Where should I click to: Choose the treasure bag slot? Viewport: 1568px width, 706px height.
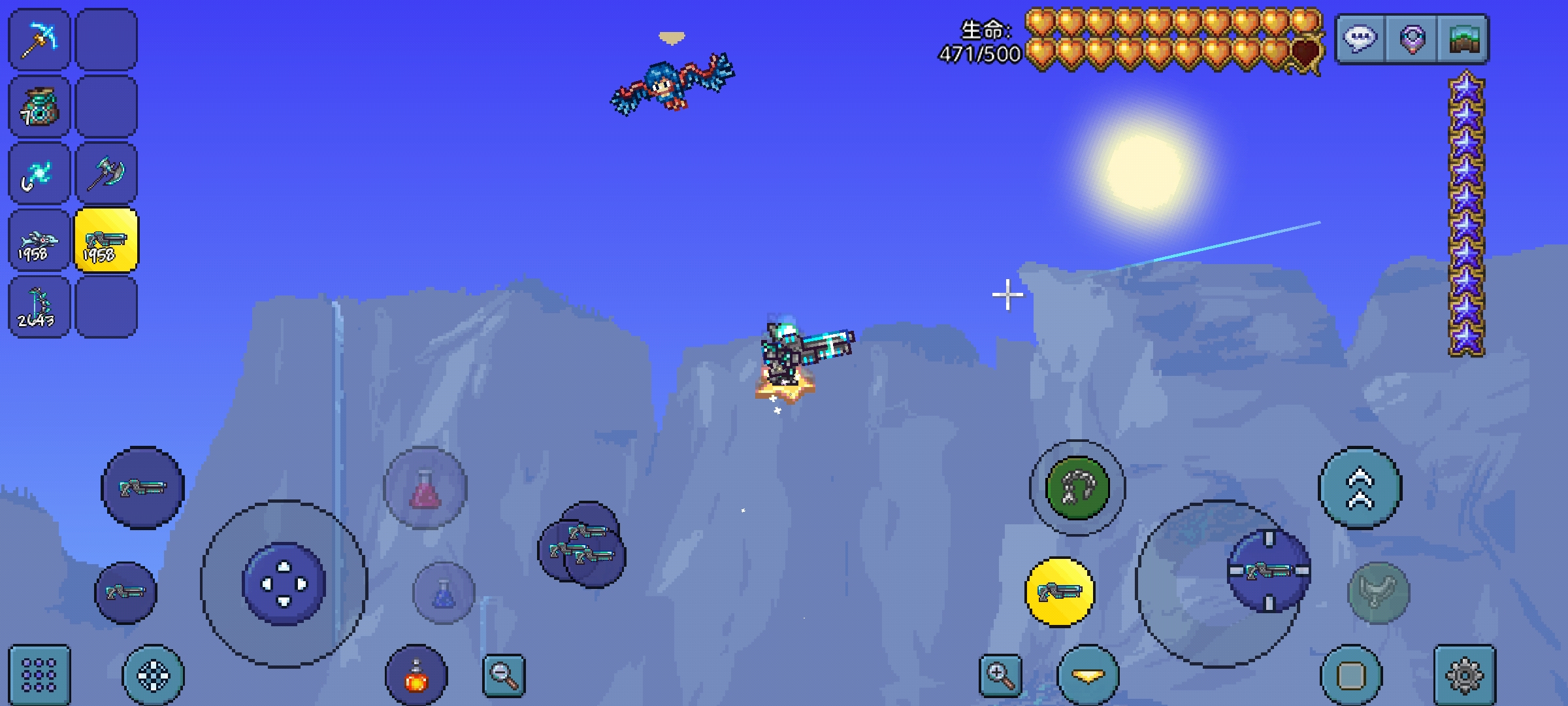pyautogui.click(x=39, y=107)
